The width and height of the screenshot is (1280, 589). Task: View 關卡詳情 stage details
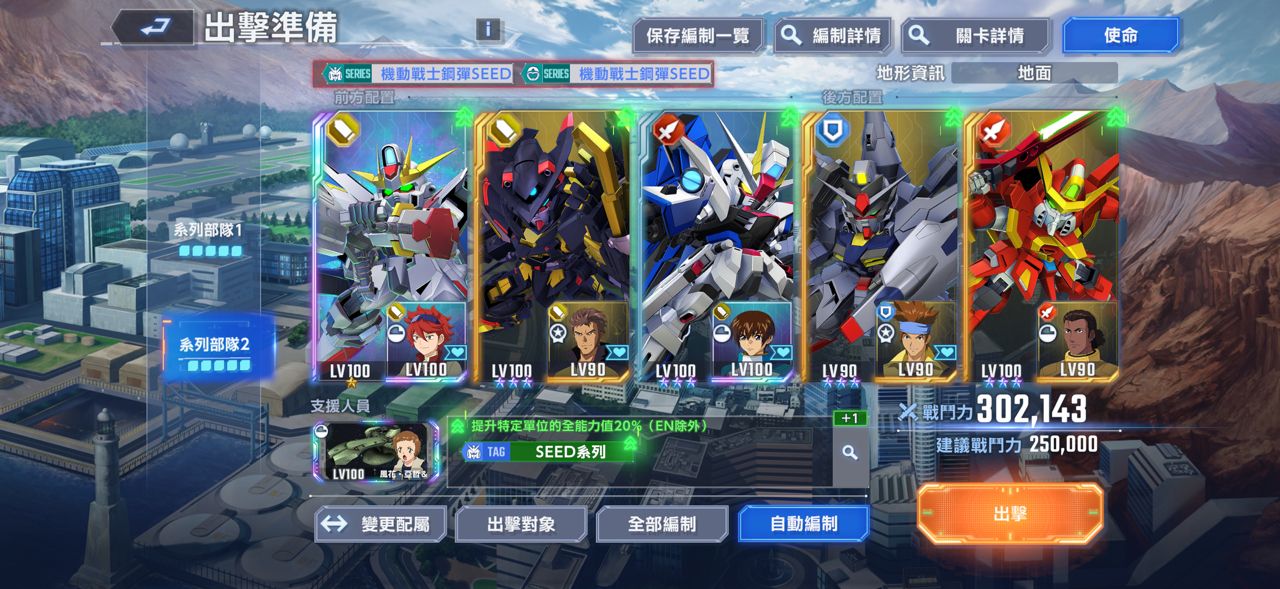(975, 36)
